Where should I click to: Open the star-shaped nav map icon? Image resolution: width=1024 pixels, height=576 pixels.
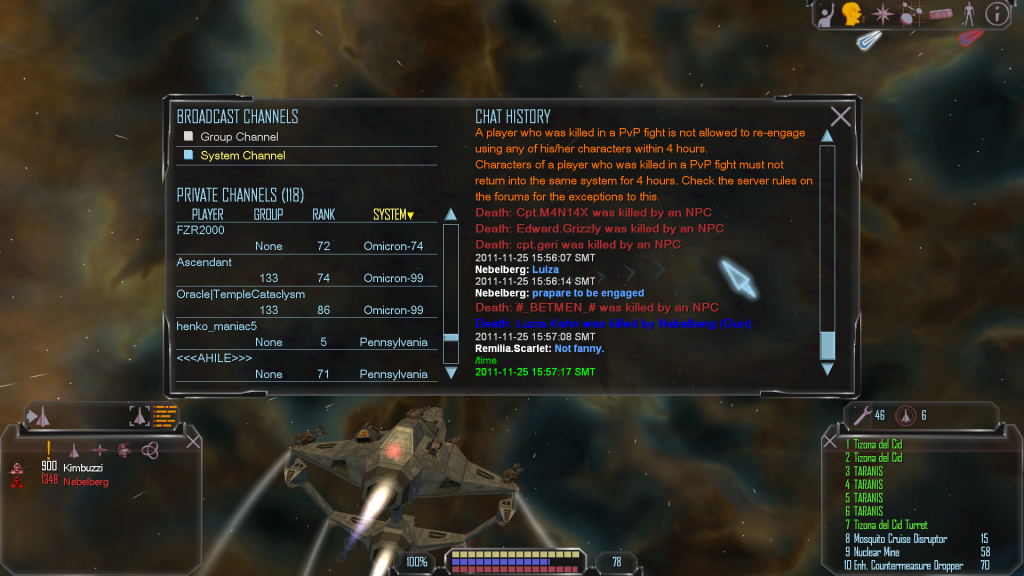[x=883, y=14]
